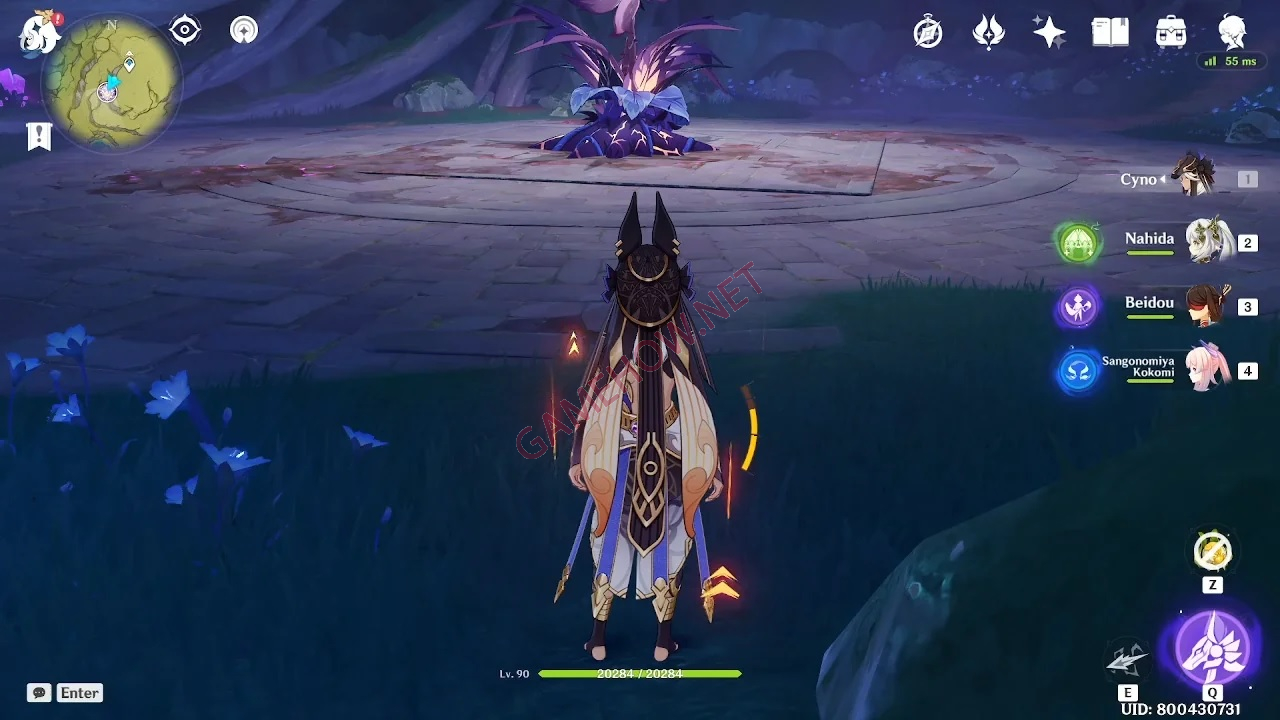The width and height of the screenshot is (1280, 720).
Task: Open the Adventurer Handbook book icon
Action: point(1110,31)
